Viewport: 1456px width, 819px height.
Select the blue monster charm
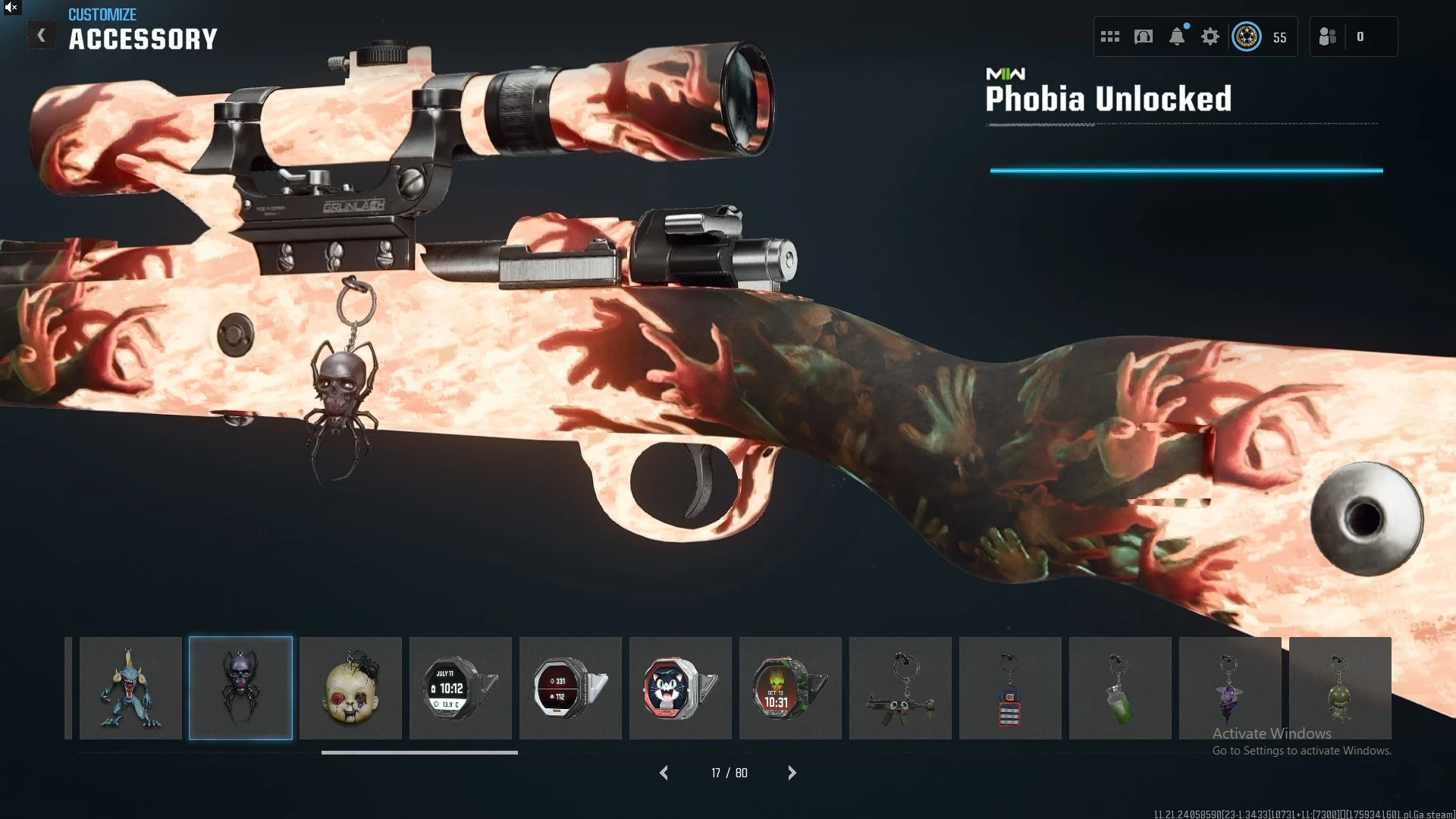coord(130,689)
